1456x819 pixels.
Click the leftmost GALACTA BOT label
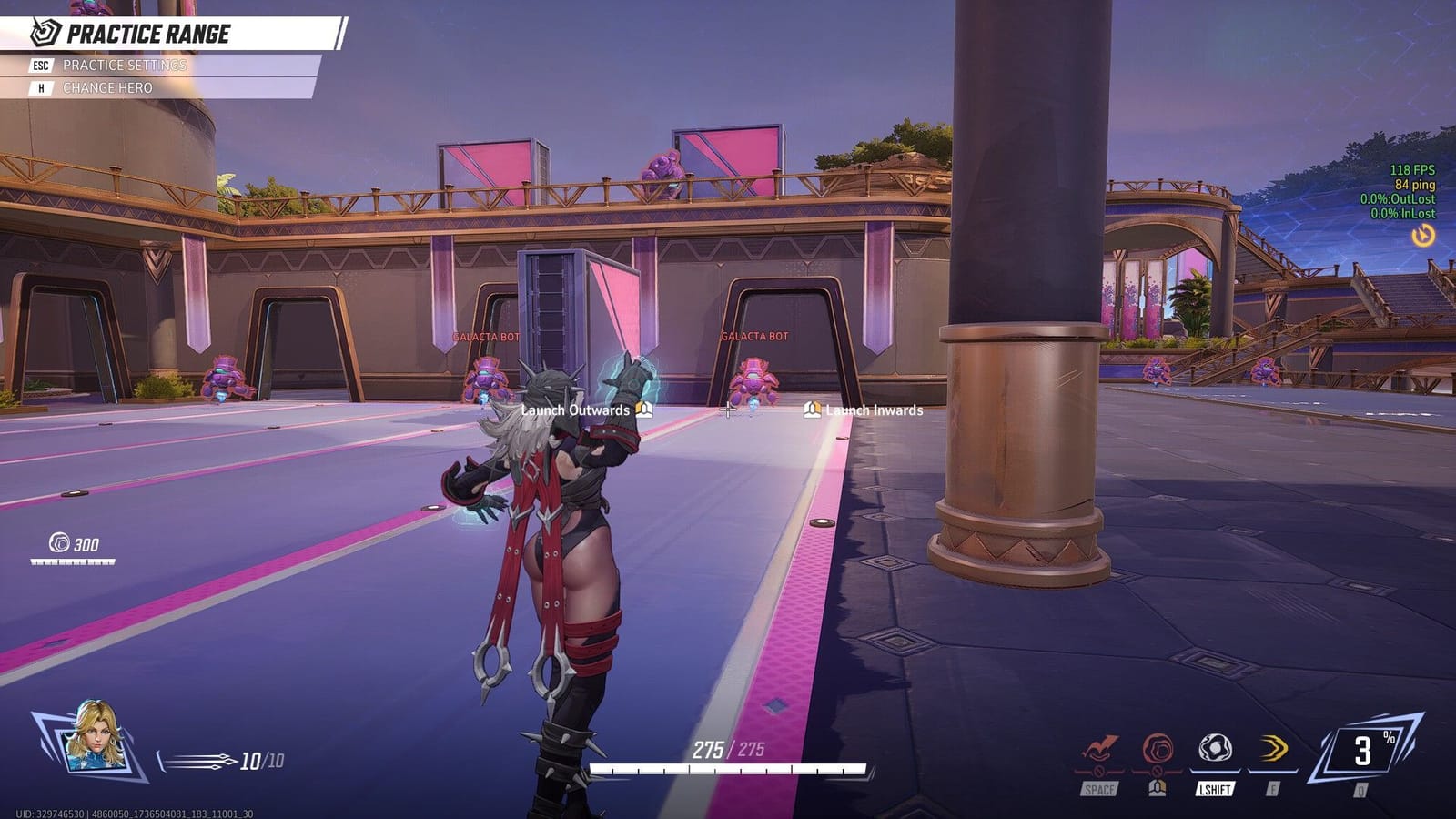click(483, 335)
